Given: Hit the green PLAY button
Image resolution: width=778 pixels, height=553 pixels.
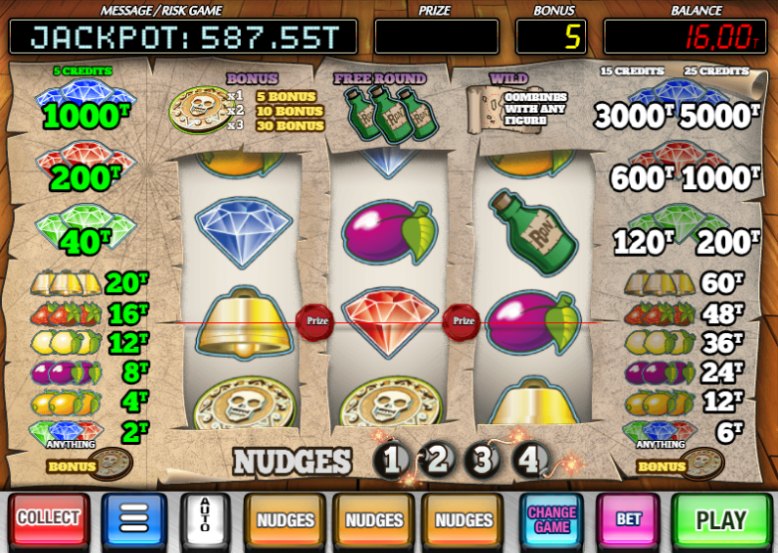Looking at the screenshot, I should [x=721, y=520].
